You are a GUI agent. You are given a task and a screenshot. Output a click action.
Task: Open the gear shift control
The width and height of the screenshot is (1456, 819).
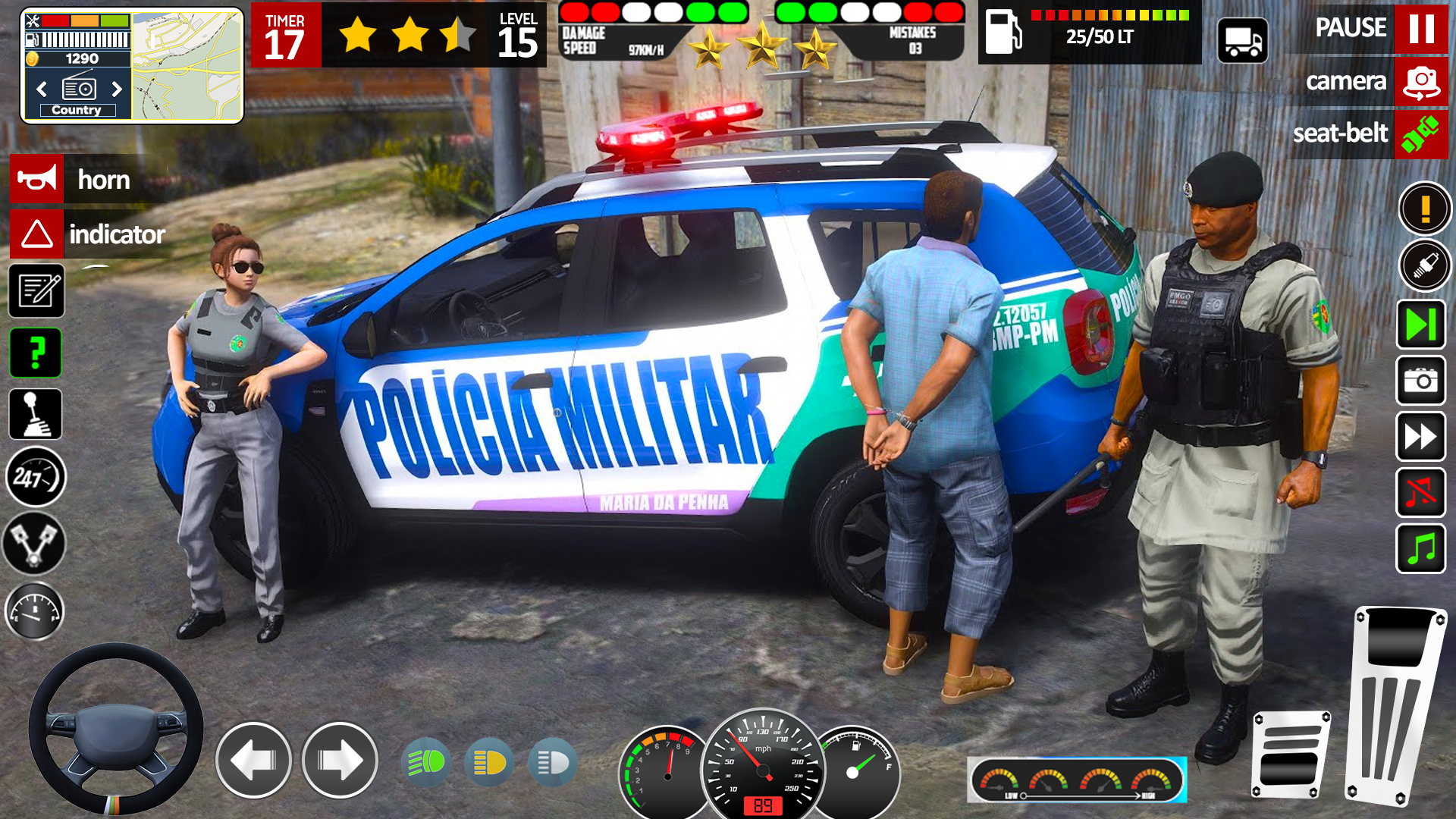[36, 414]
